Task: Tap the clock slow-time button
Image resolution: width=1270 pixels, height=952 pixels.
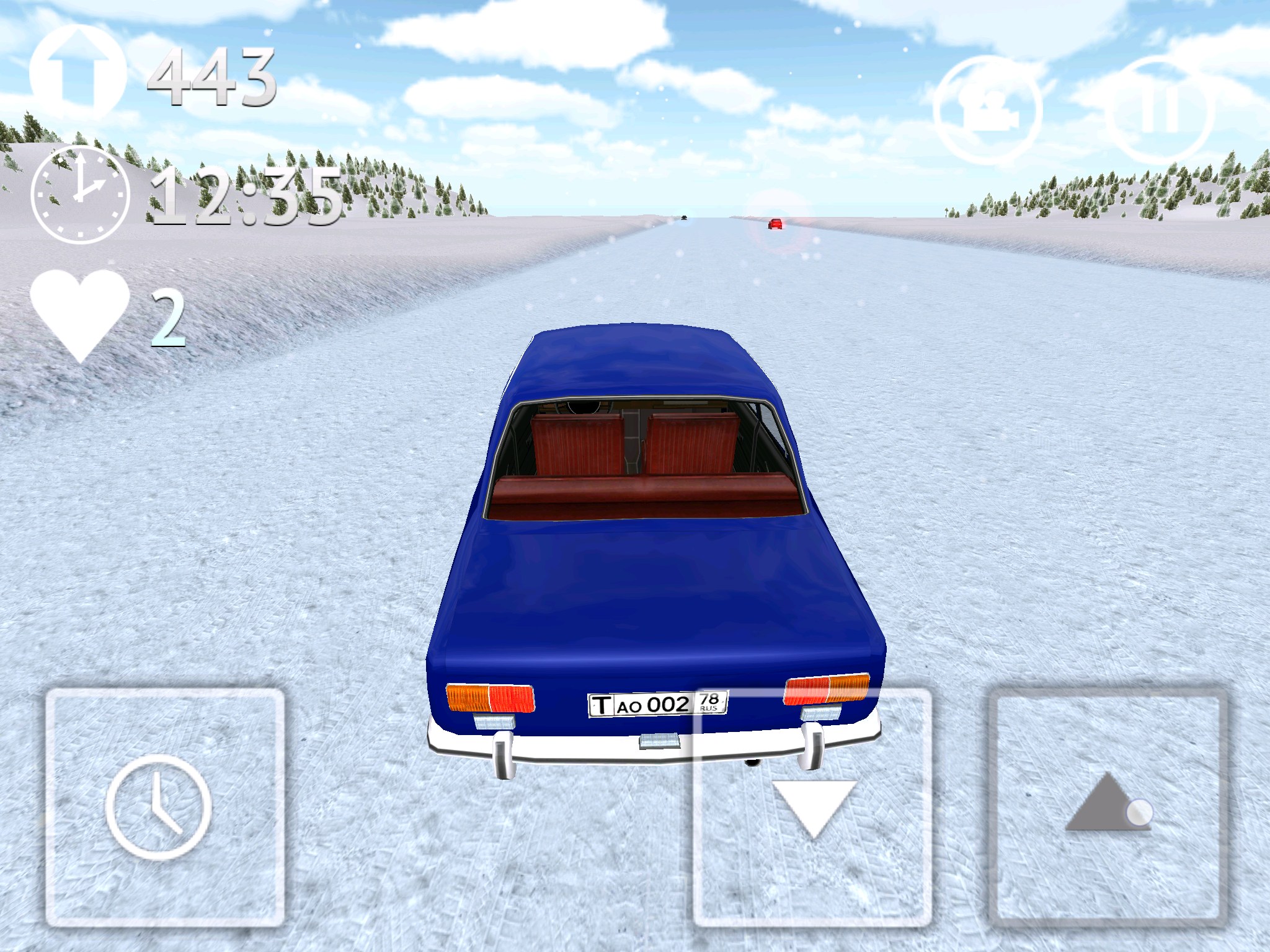Action: tap(164, 807)
